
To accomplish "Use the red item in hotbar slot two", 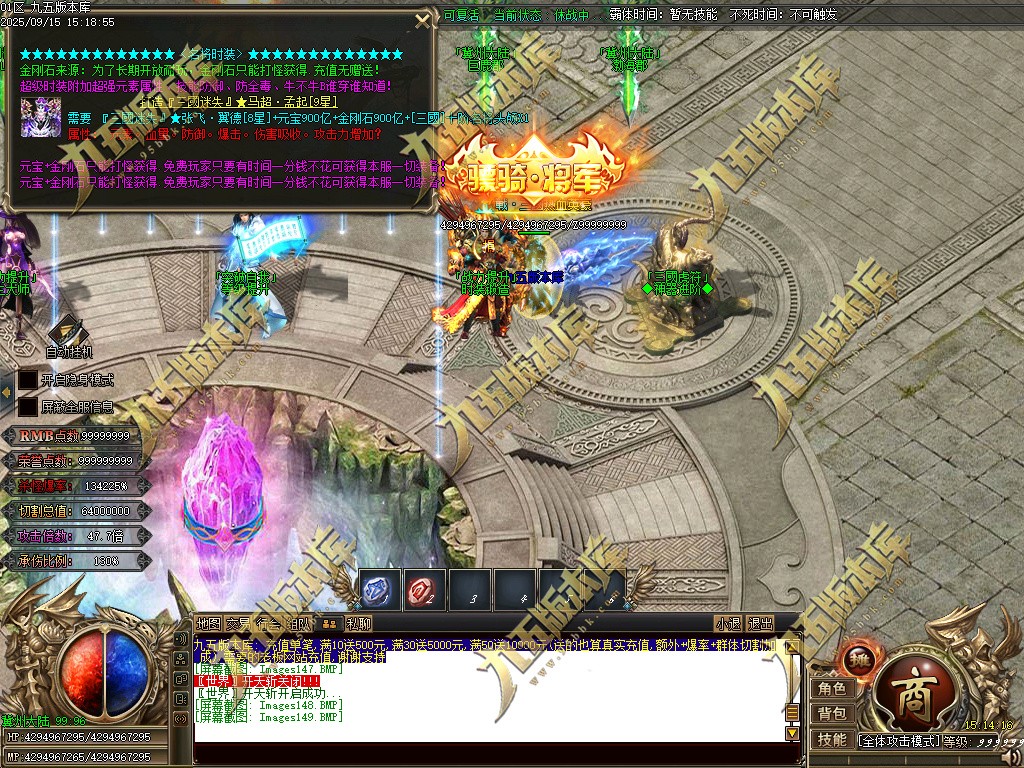I will click(424, 592).
